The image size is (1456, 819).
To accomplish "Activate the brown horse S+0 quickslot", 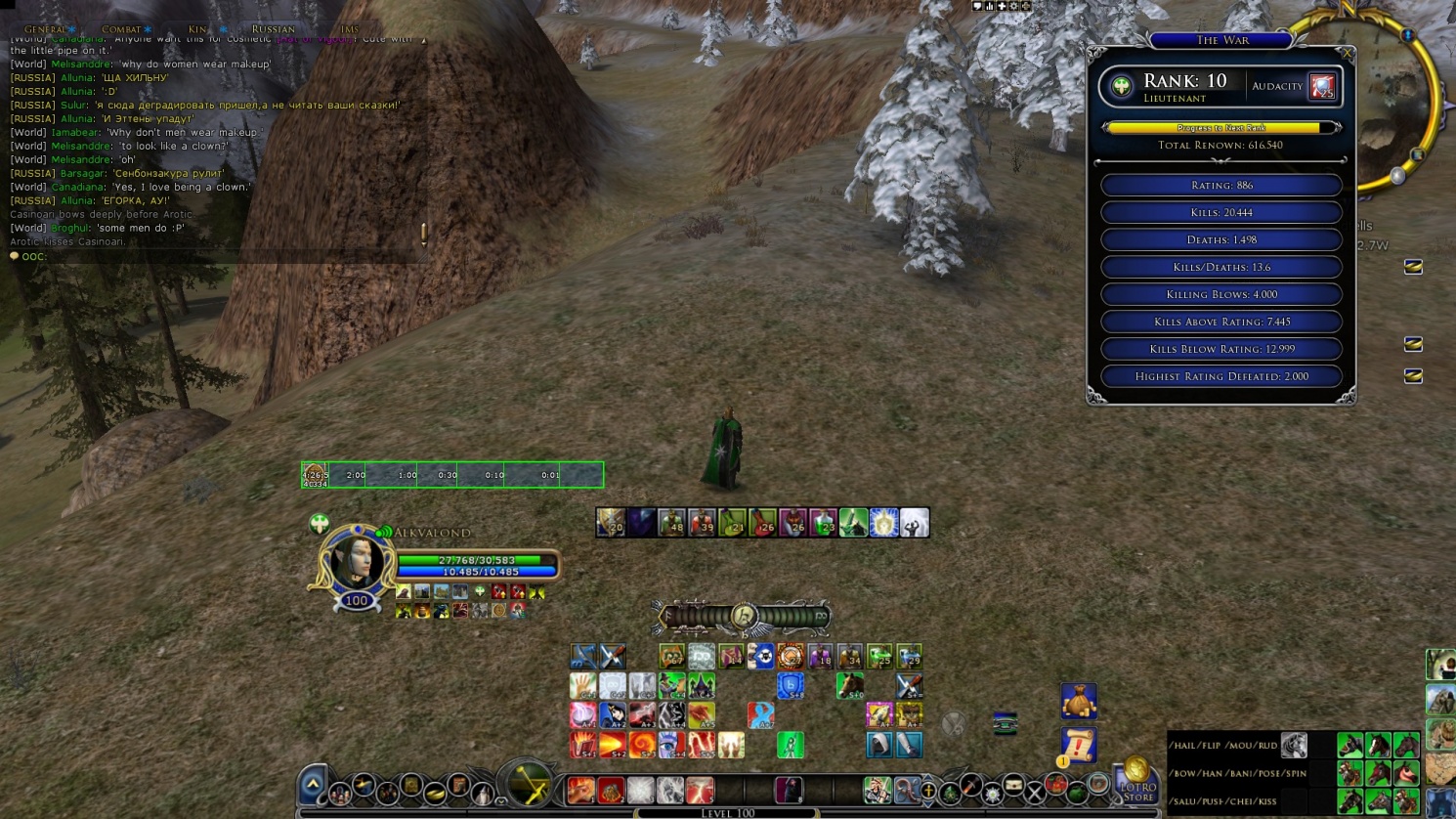I will [x=849, y=686].
